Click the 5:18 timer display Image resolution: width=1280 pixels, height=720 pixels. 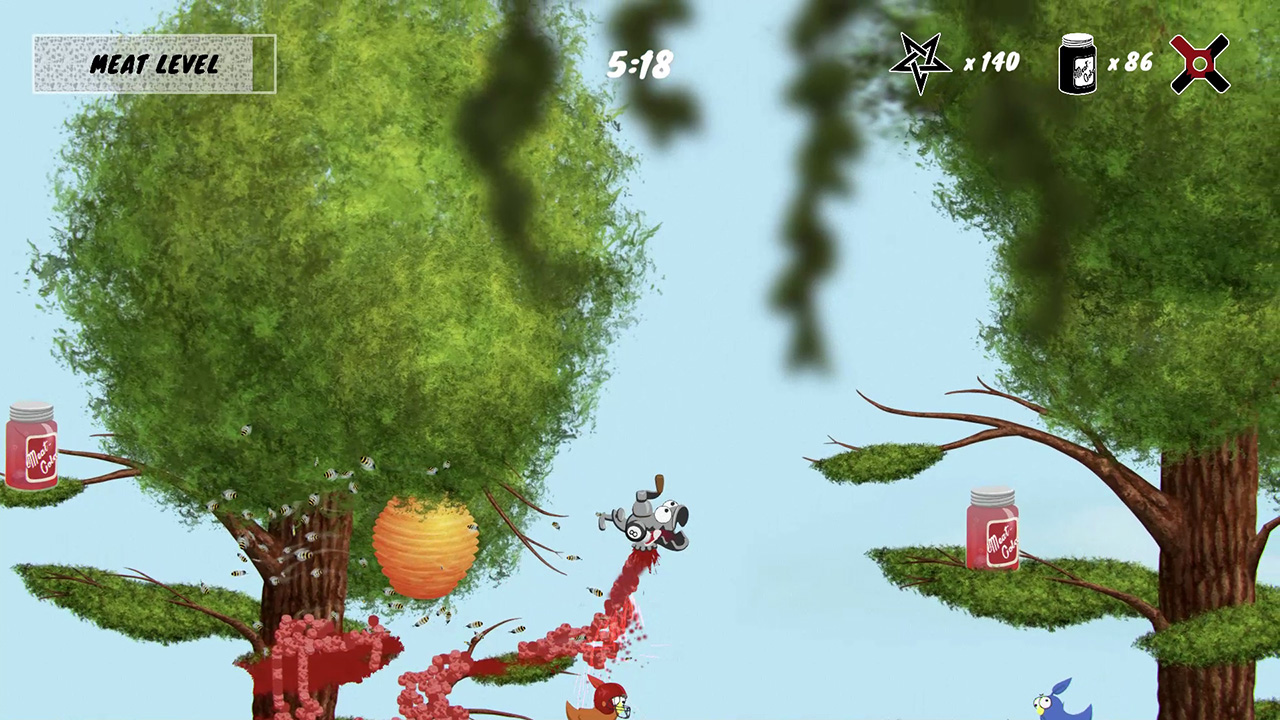pyautogui.click(x=640, y=62)
